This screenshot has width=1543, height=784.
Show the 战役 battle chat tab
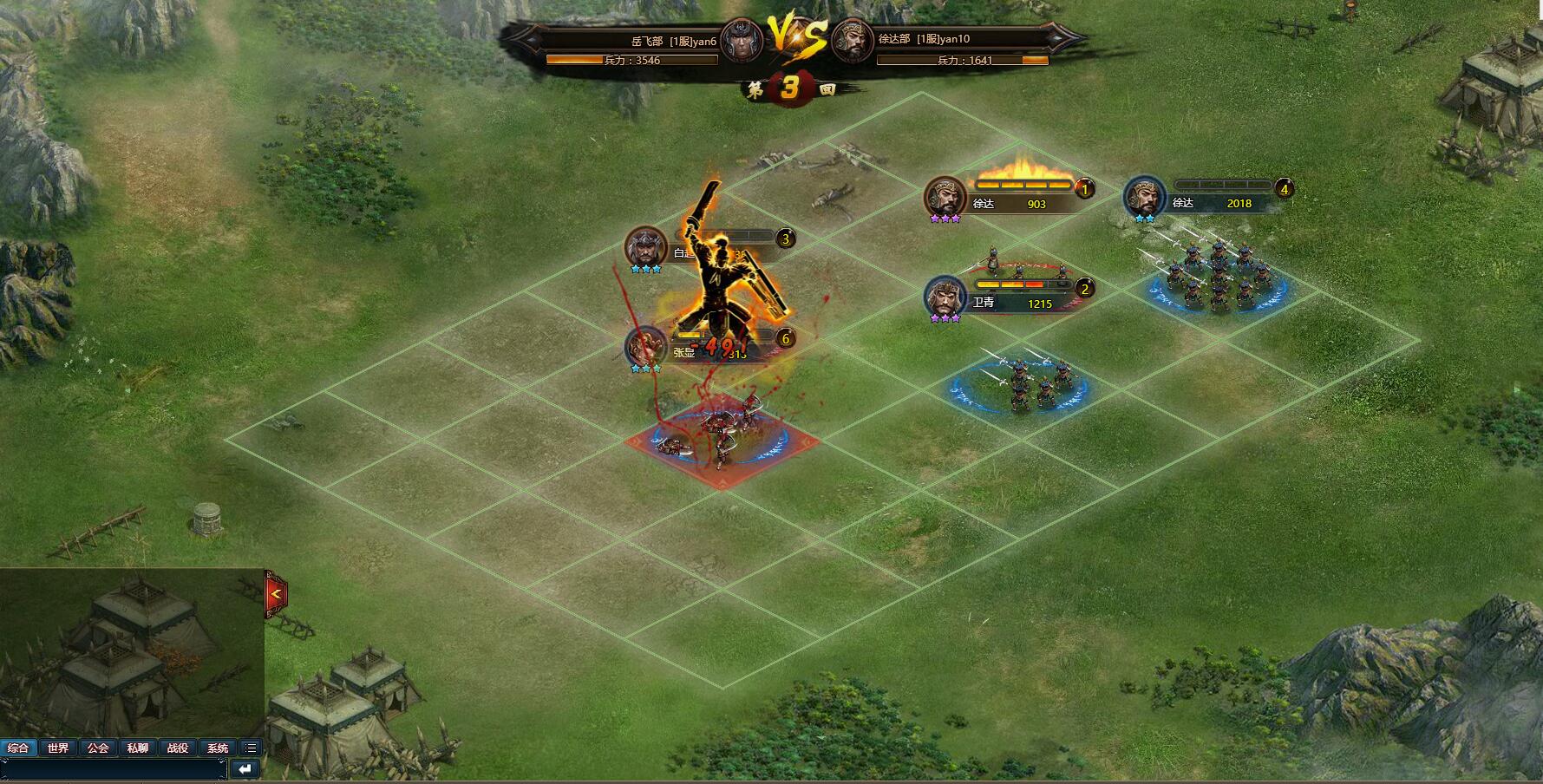(178, 748)
